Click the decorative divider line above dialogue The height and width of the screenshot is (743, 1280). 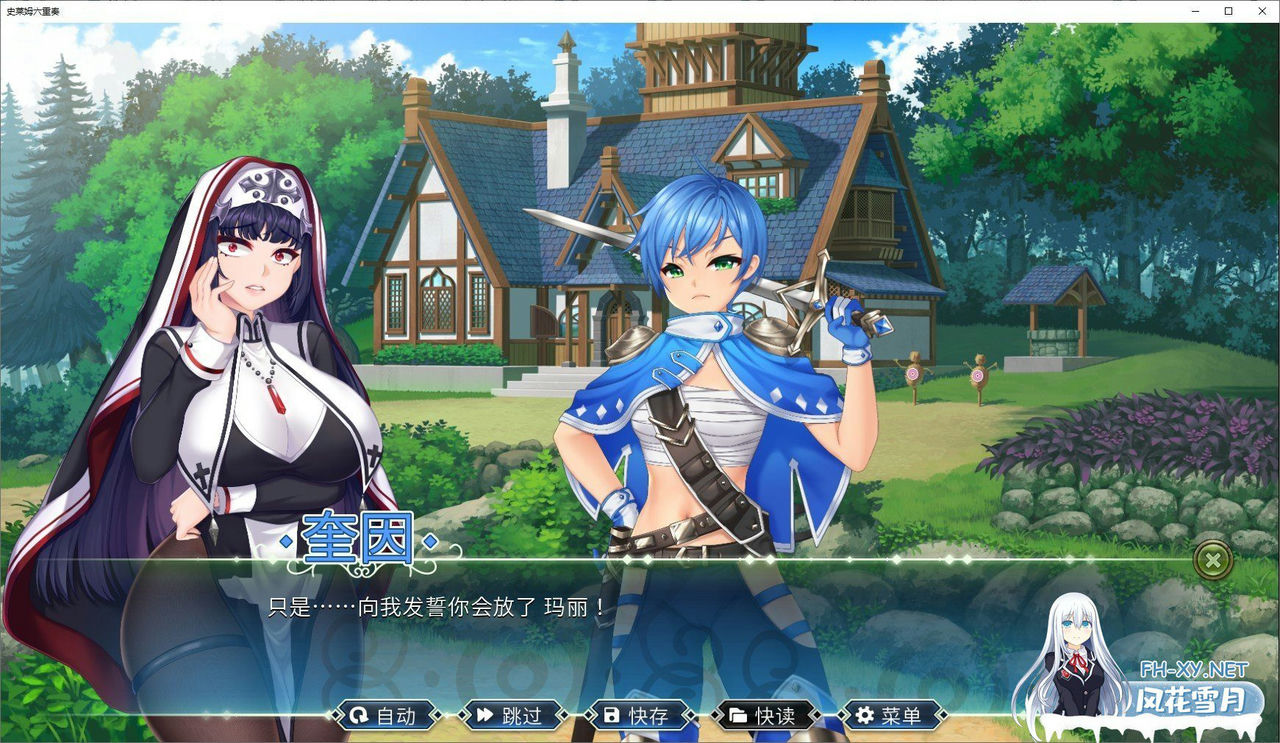pyautogui.click(x=750, y=560)
